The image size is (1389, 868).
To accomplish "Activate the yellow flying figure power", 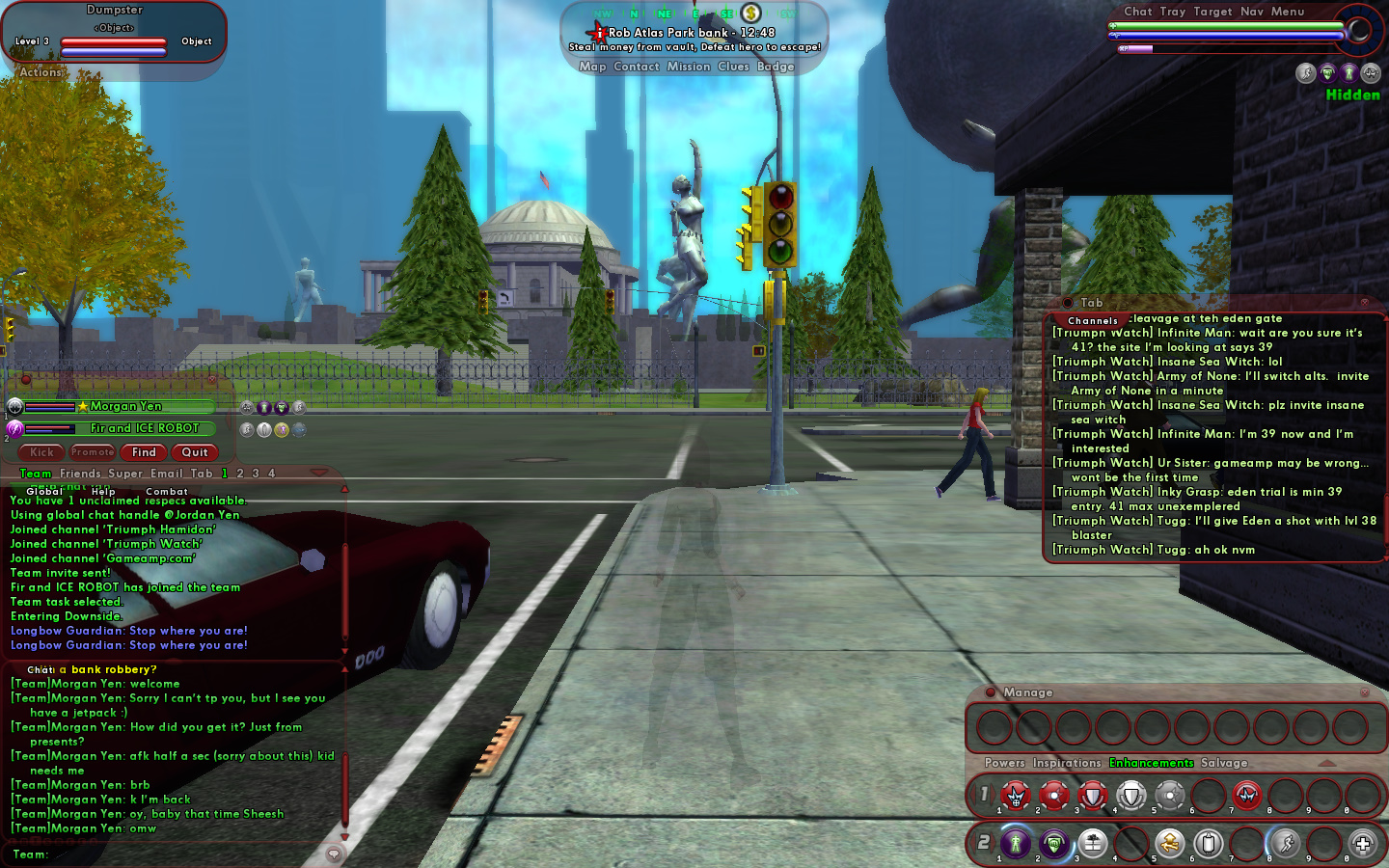I will click(1169, 844).
